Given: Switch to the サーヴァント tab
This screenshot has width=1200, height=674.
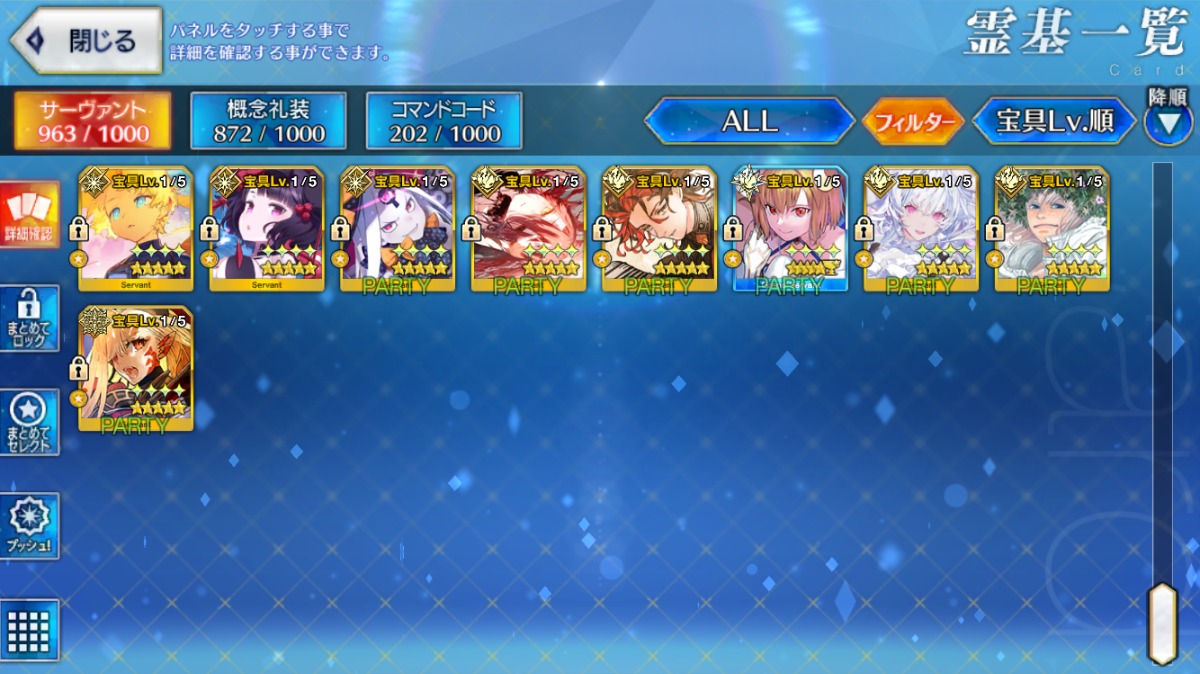Looking at the screenshot, I should pyautogui.click(x=92, y=121).
